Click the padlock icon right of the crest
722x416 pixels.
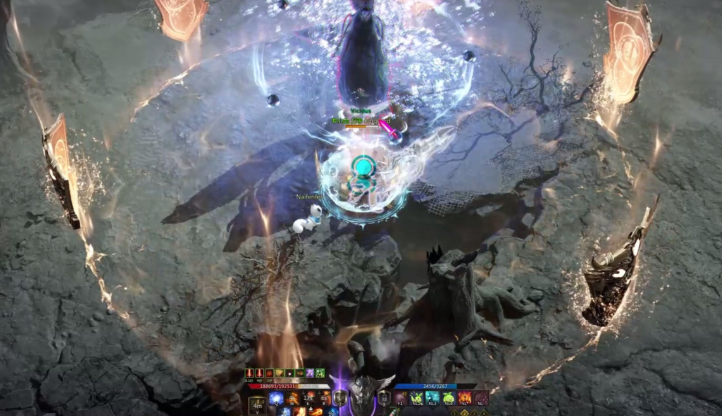click(383, 398)
